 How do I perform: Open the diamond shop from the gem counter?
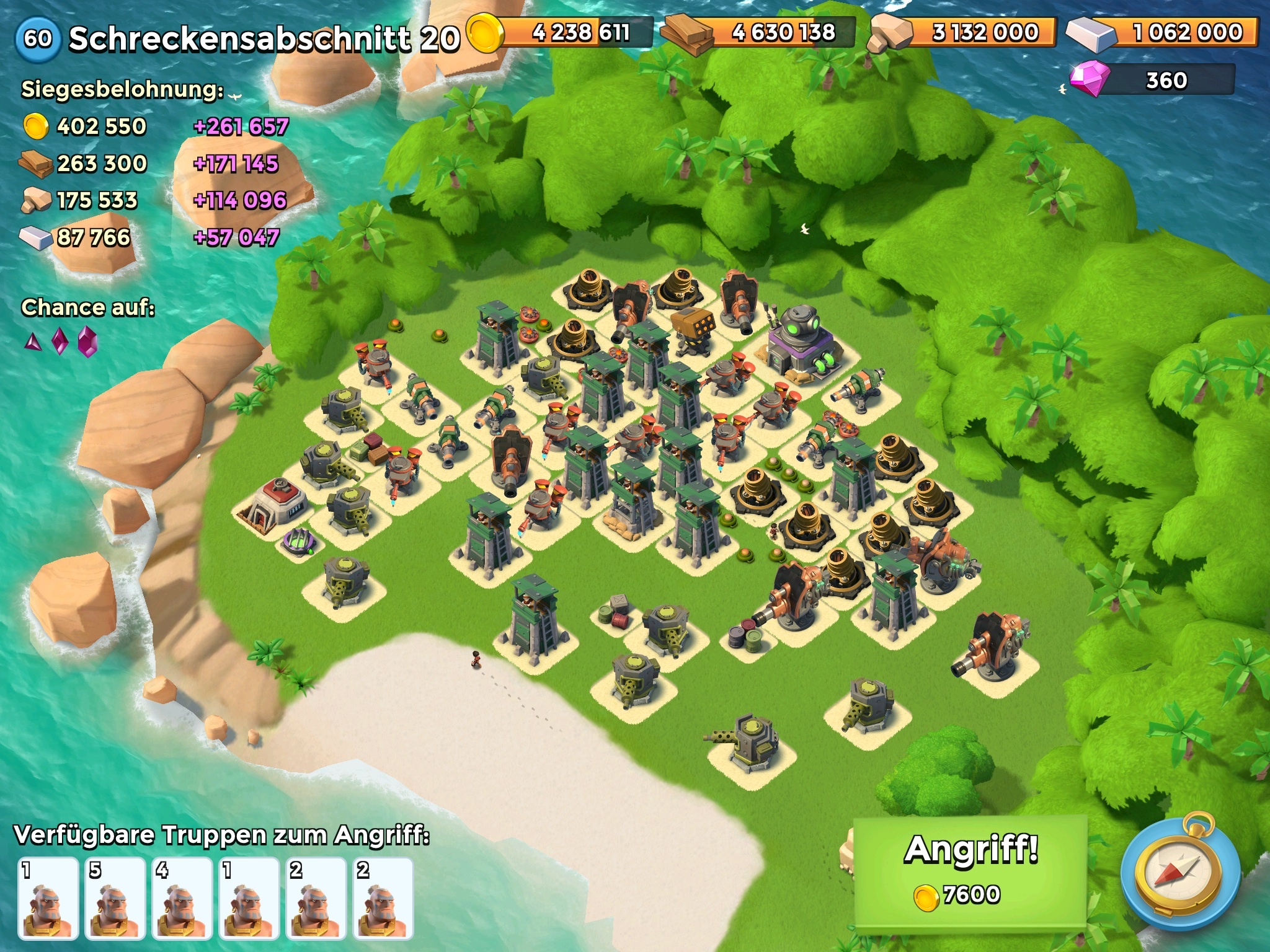click(x=1152, y=81)
